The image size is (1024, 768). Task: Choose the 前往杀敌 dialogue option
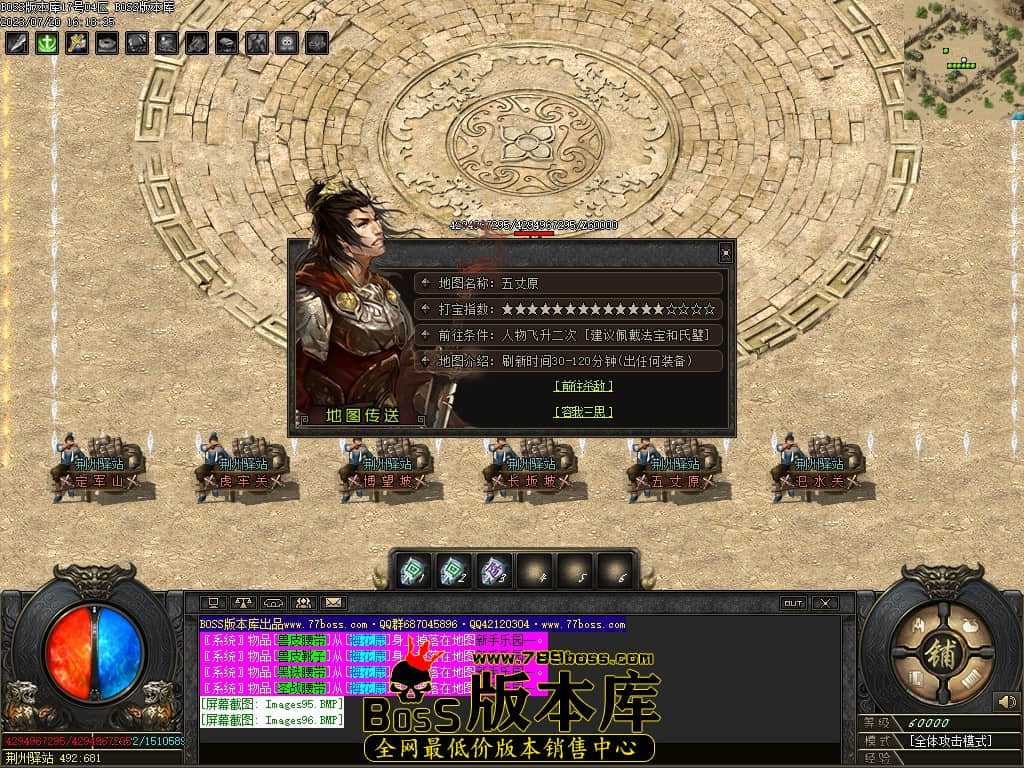(x=583, y=386)
